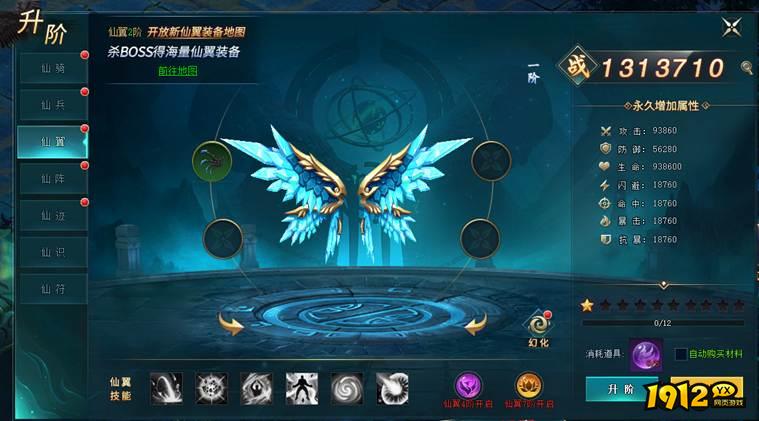759x421 pixels.
Task: Open the 幻化 transmog button
Action: tap(540, 325)
